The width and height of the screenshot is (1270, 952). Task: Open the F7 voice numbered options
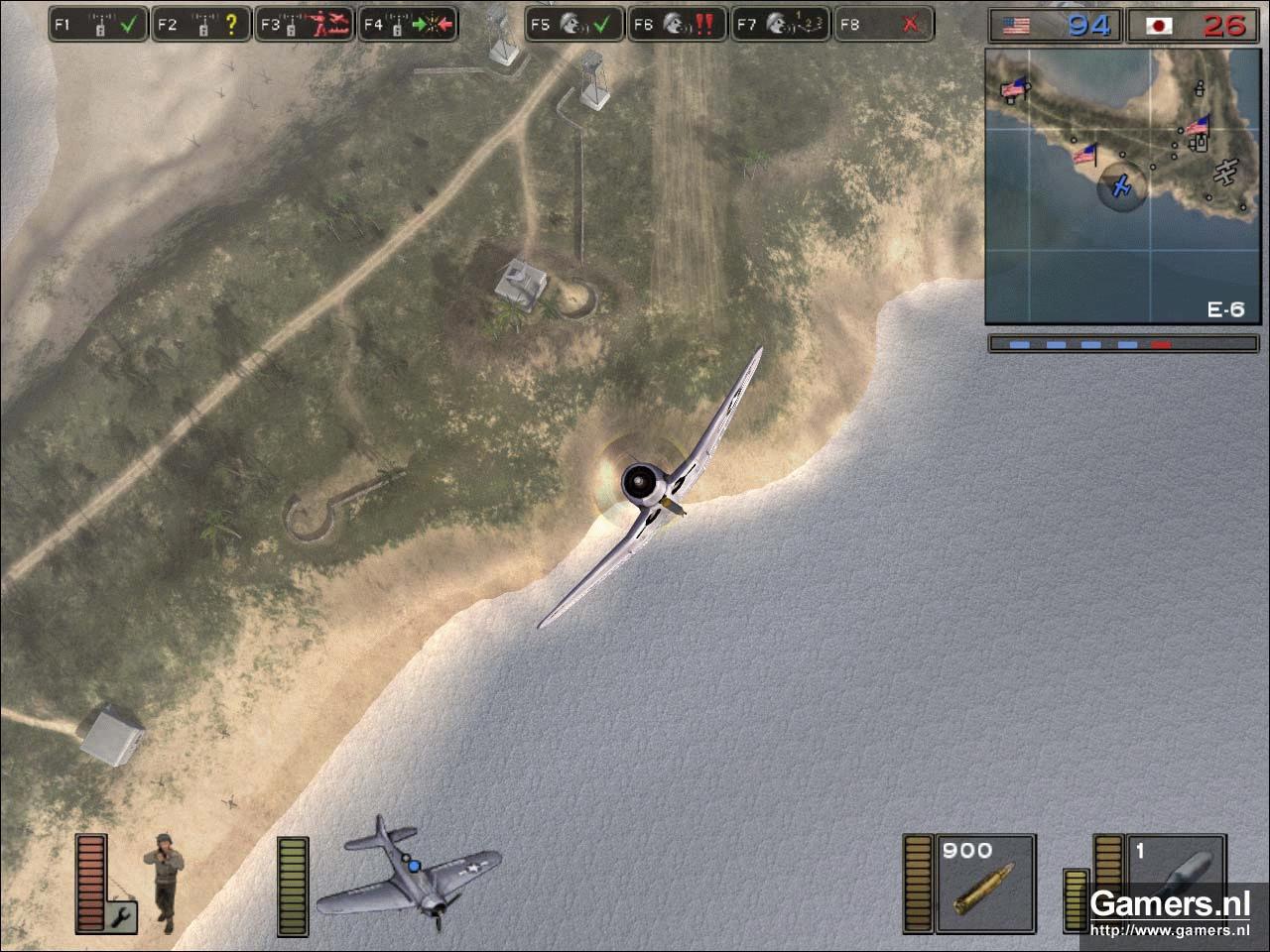[782, 25]
